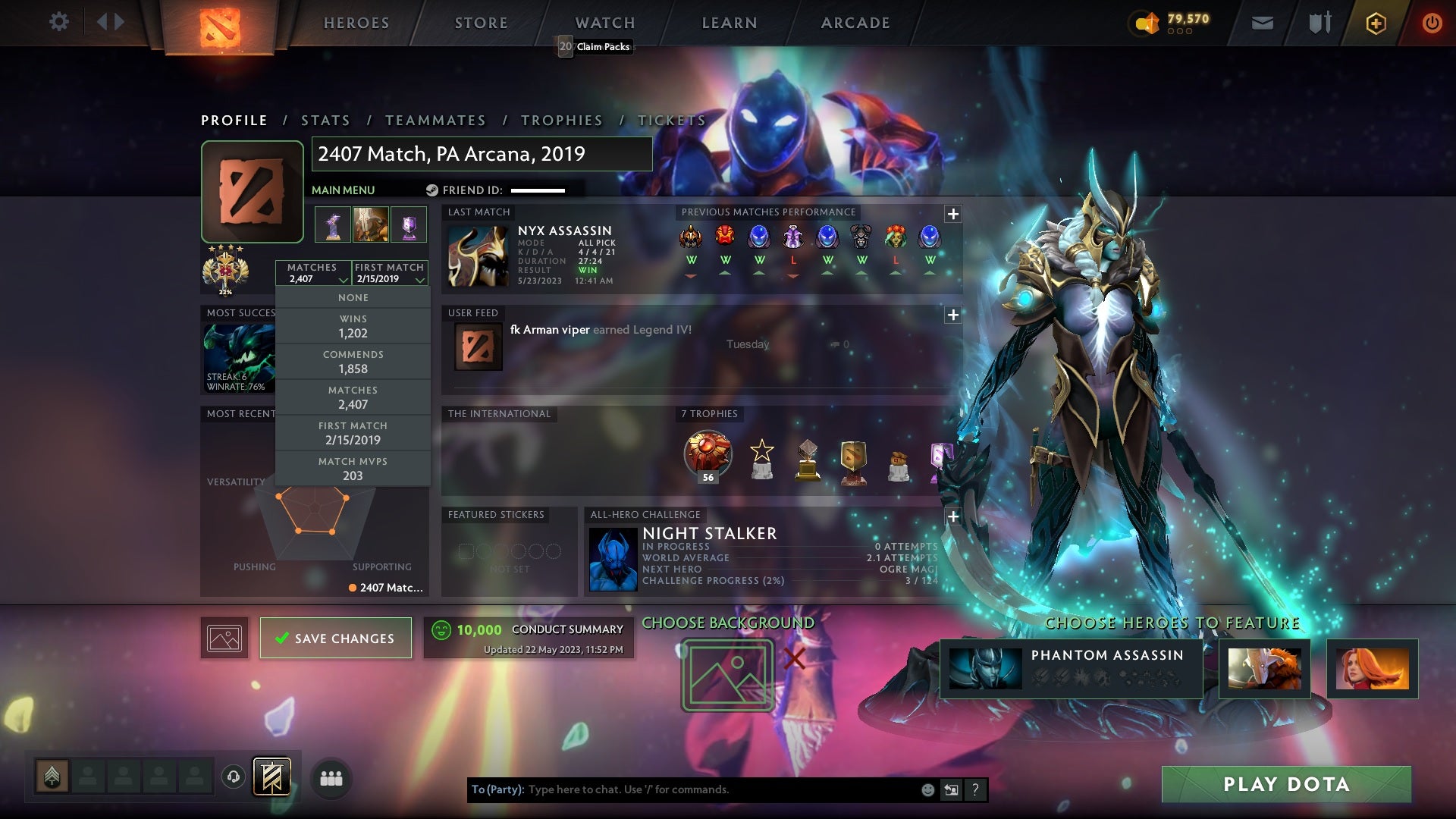This screenshot has width=1456, height=819.
Task: Click the profile background image icon near Save Changes
Action: tap(224, 638)
